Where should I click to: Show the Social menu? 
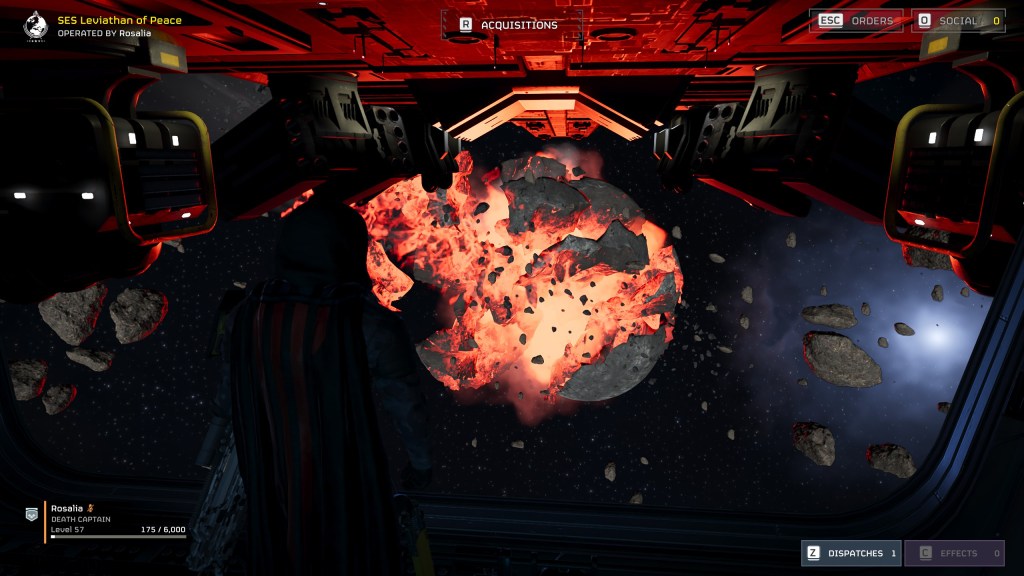click(957, 21)
